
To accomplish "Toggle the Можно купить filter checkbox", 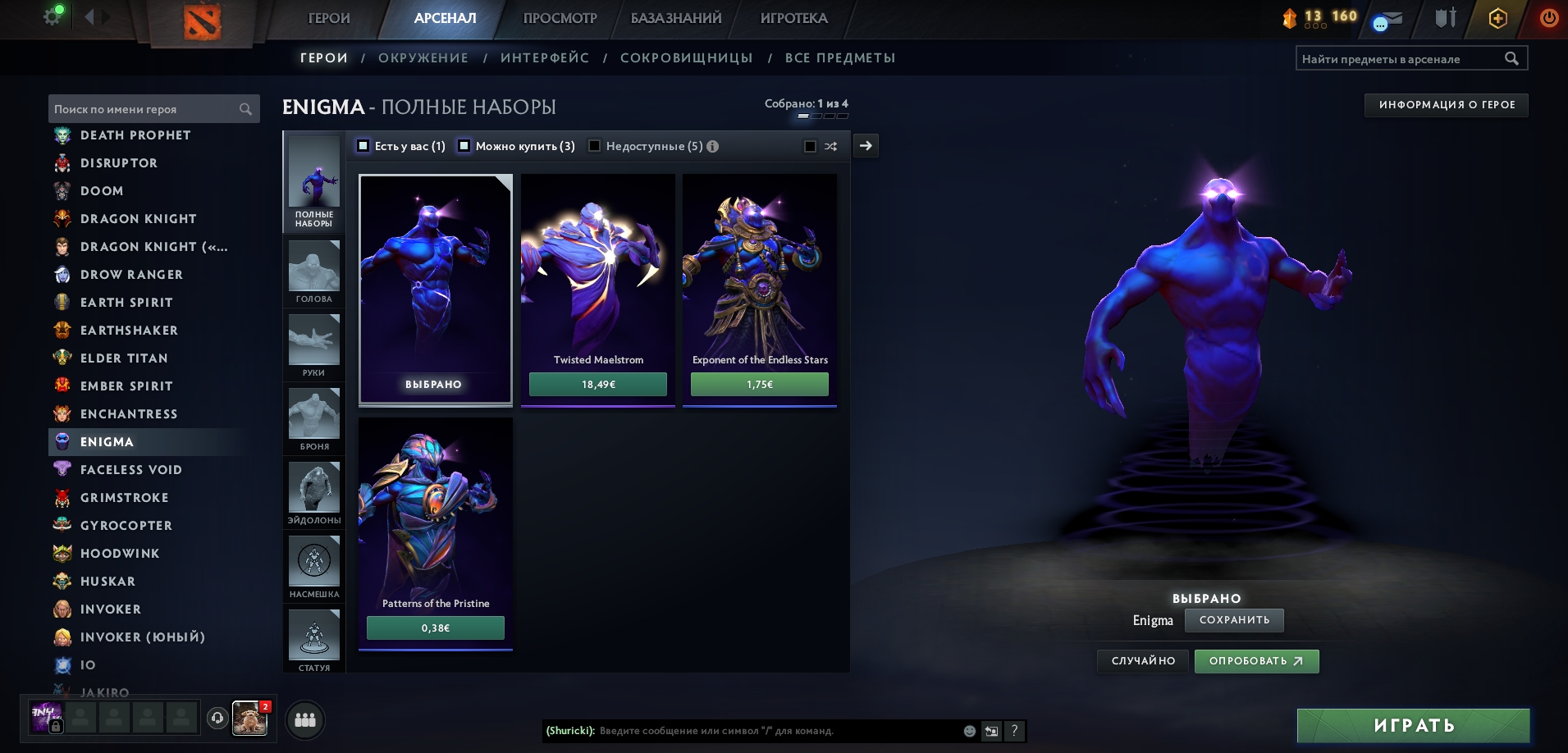I will tap(464, 146).
